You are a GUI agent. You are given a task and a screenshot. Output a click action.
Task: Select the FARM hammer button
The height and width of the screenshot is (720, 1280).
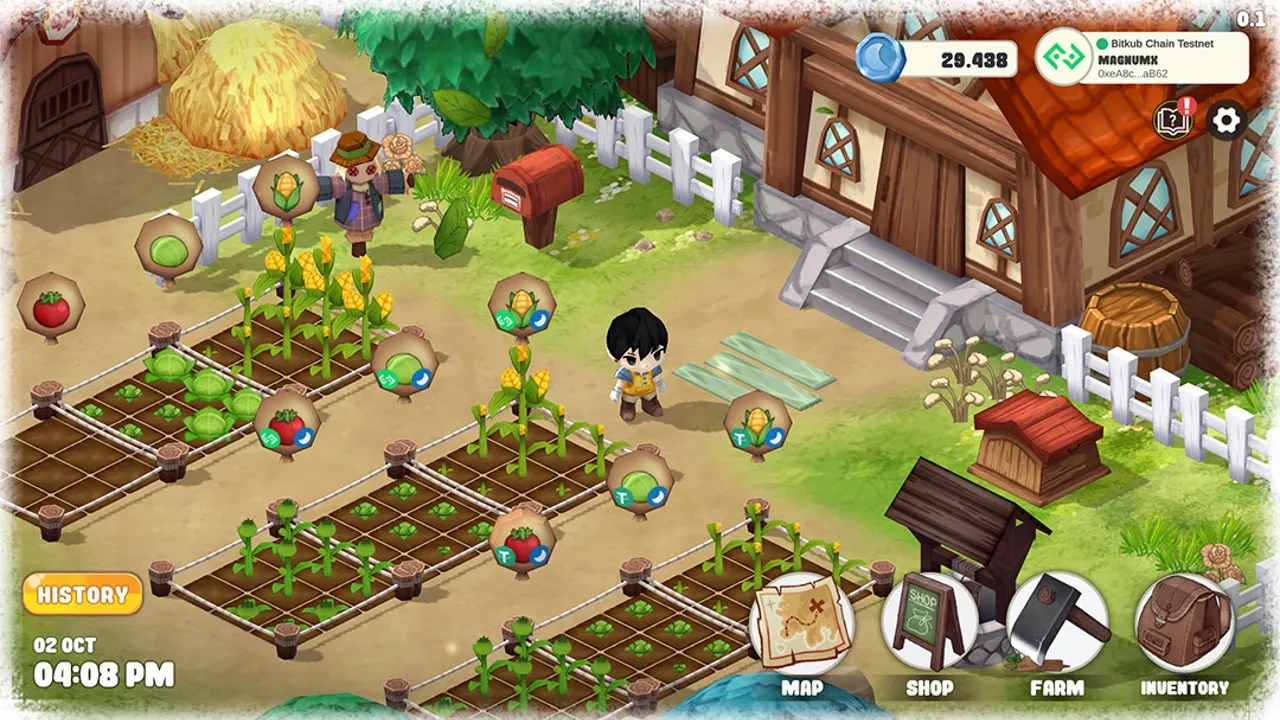point(1057,625)
